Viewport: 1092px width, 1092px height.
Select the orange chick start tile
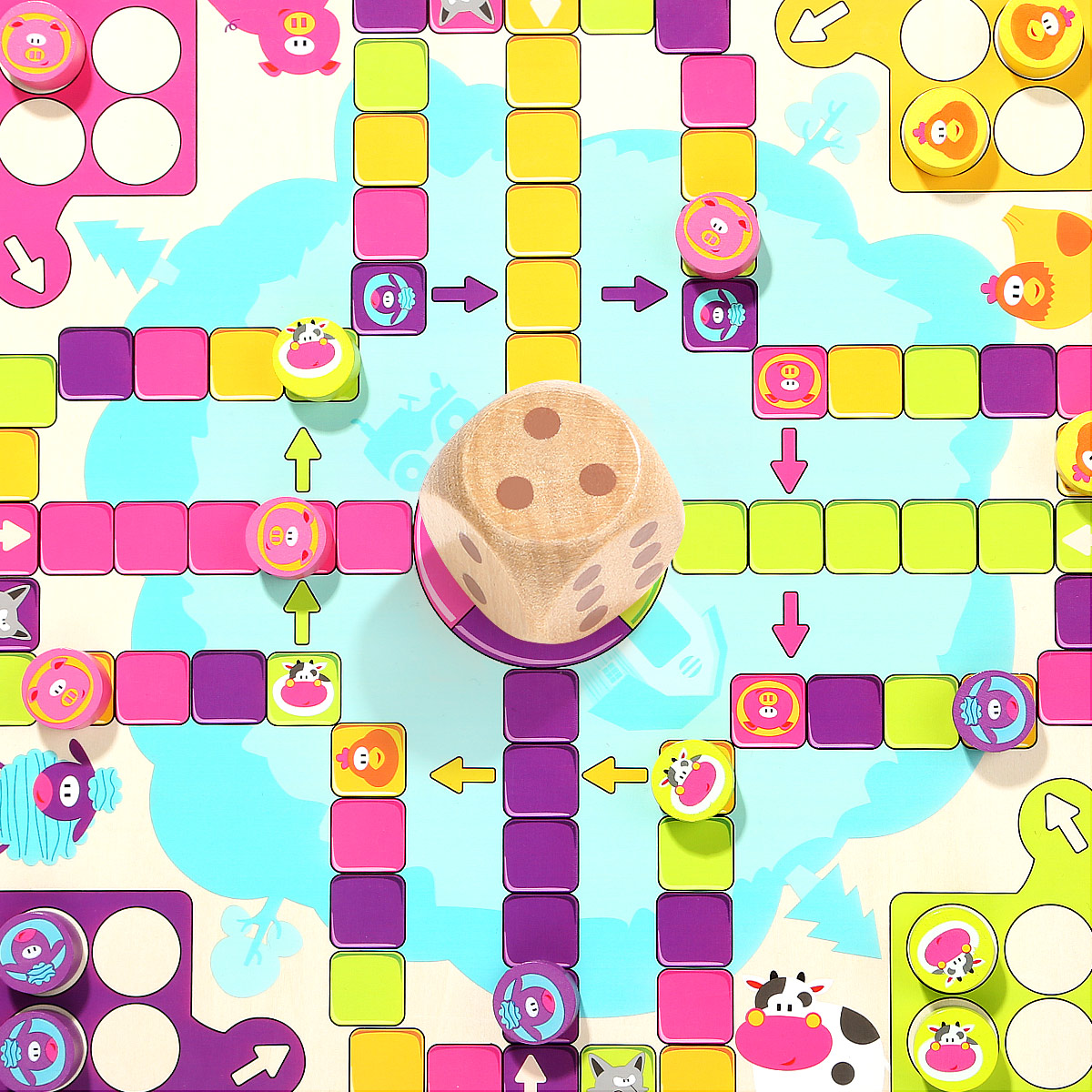pyautogui.click(x=368, y=759)
